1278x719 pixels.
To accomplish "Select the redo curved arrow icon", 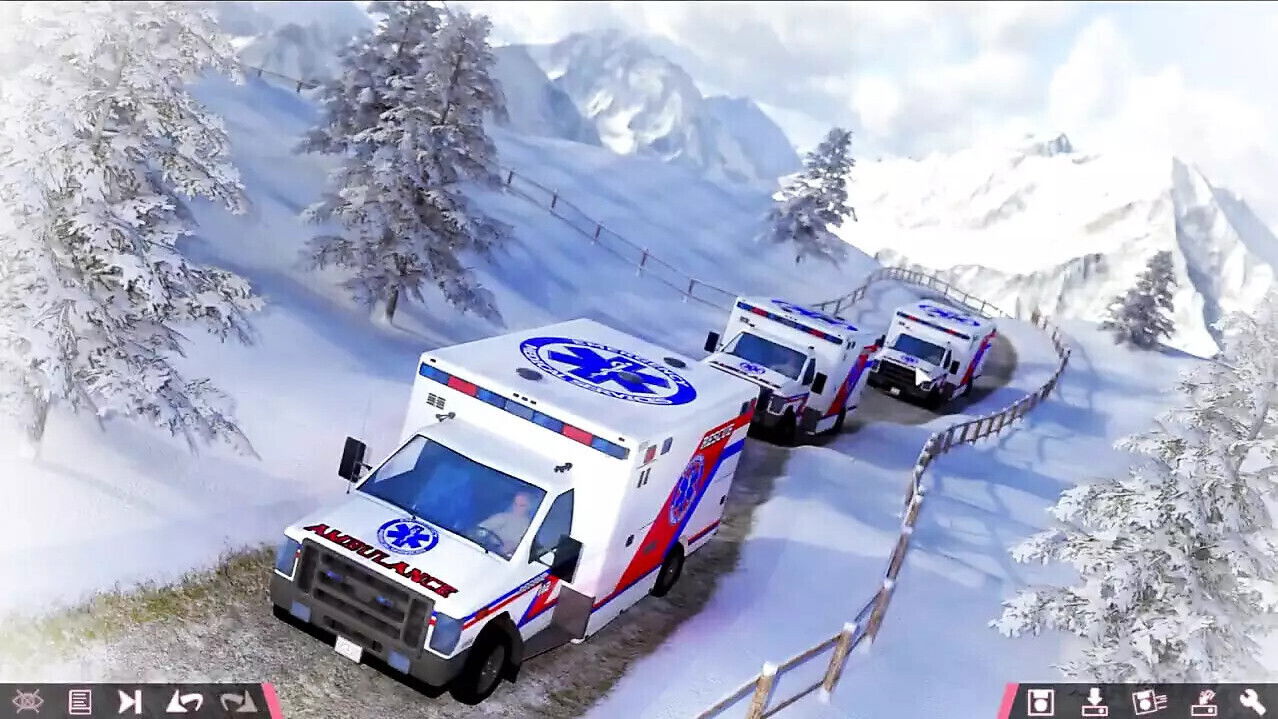I will tap(238, 702).
